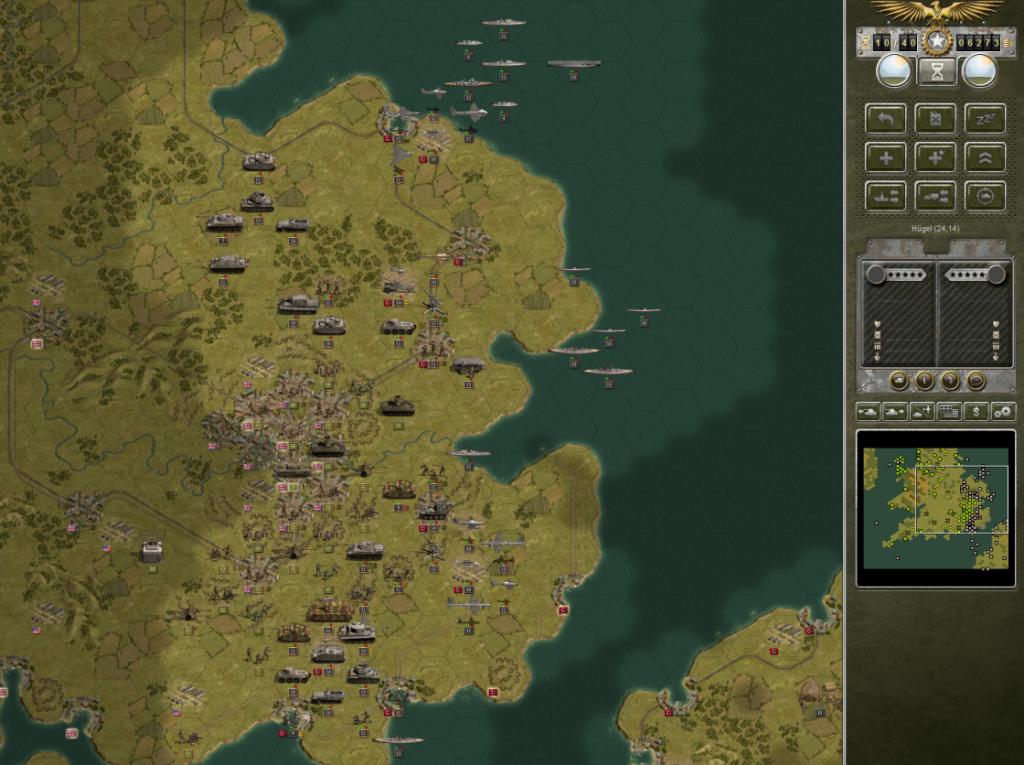Open the options with the gears button

click(1003, 411)
